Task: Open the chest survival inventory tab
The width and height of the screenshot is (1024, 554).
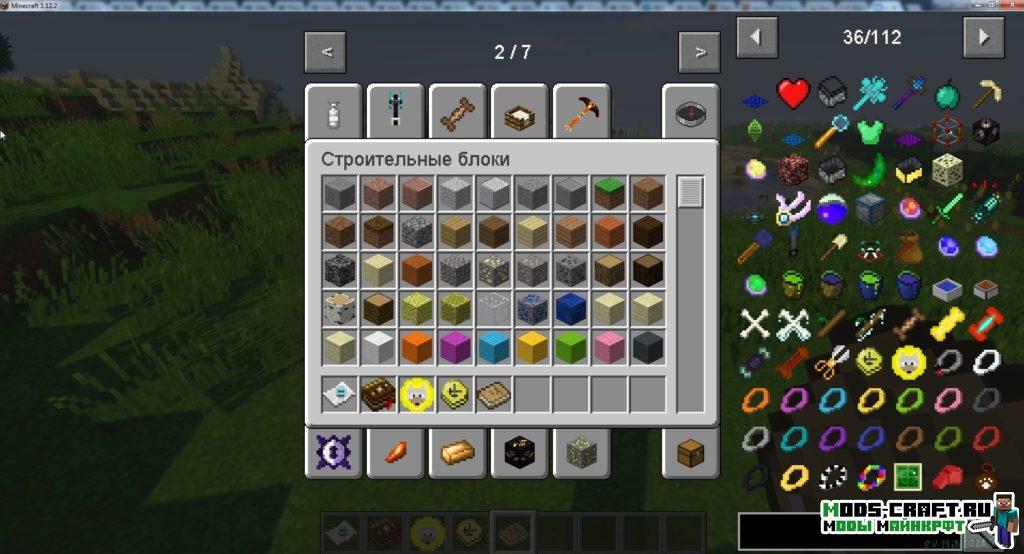Action: 689,452
